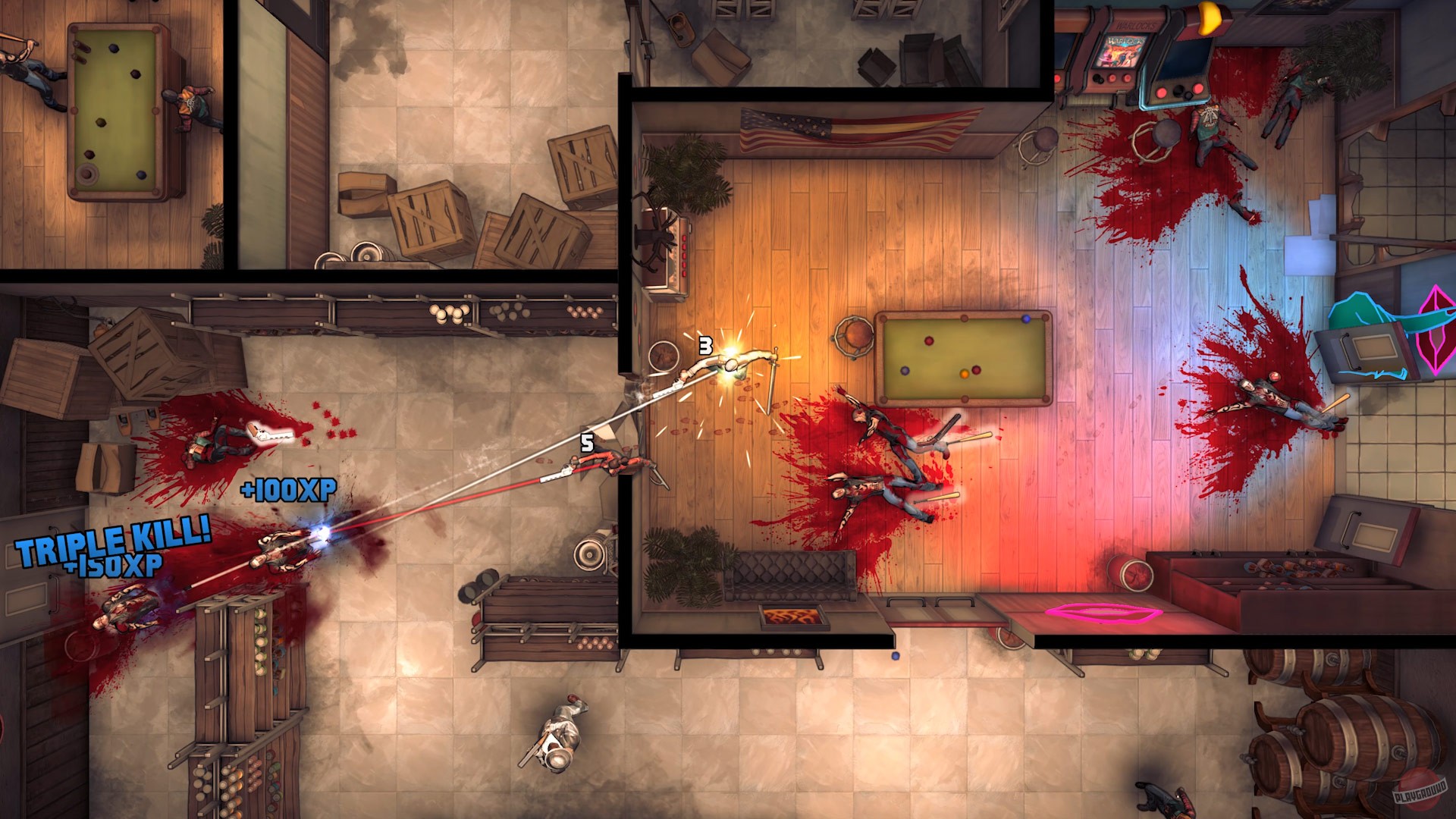The width and height of the screenshot is (1456, 819).
Task: Click the white-clad sword character
Action: [732, 364]
